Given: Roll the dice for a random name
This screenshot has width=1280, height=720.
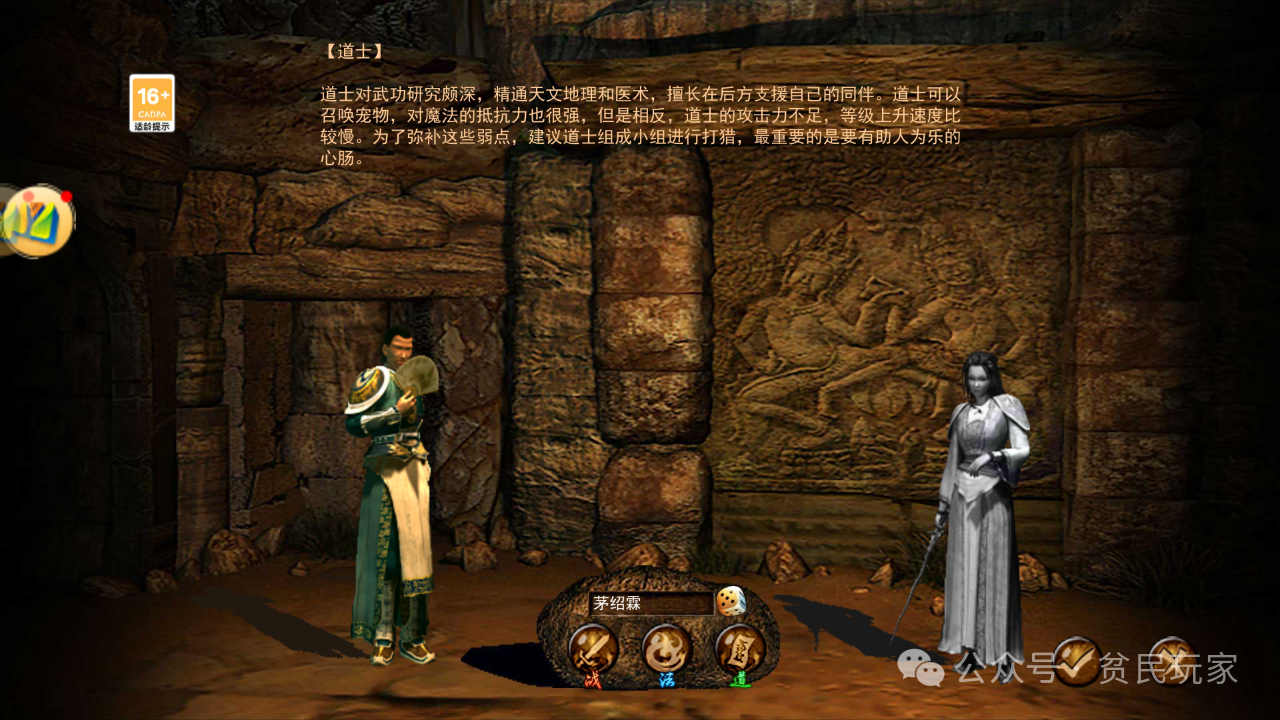Looking at the screenshot, I should pyautogui.click(x=731, y=601).
